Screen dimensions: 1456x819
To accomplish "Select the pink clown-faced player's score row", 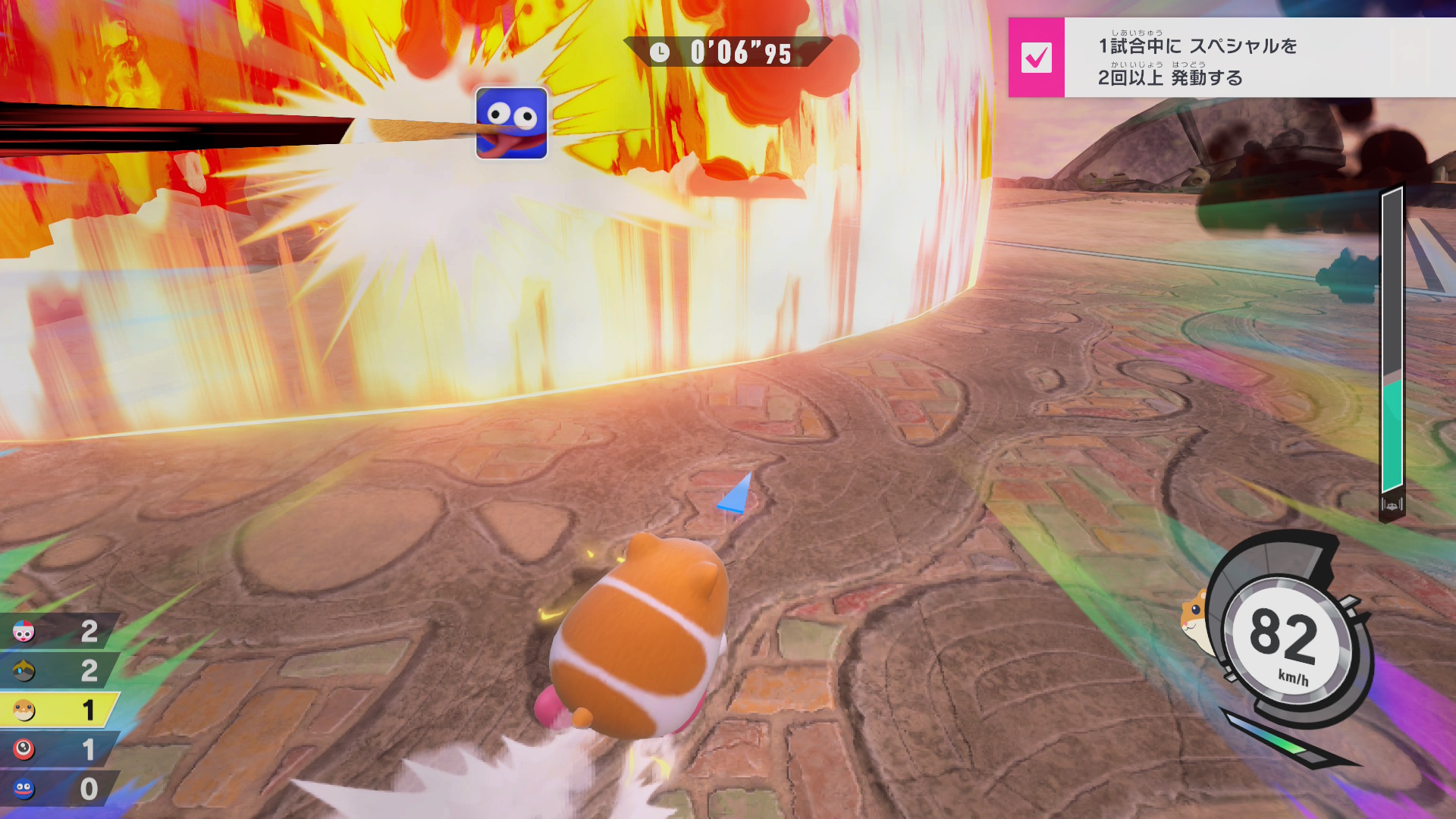I will coord(59,631).
